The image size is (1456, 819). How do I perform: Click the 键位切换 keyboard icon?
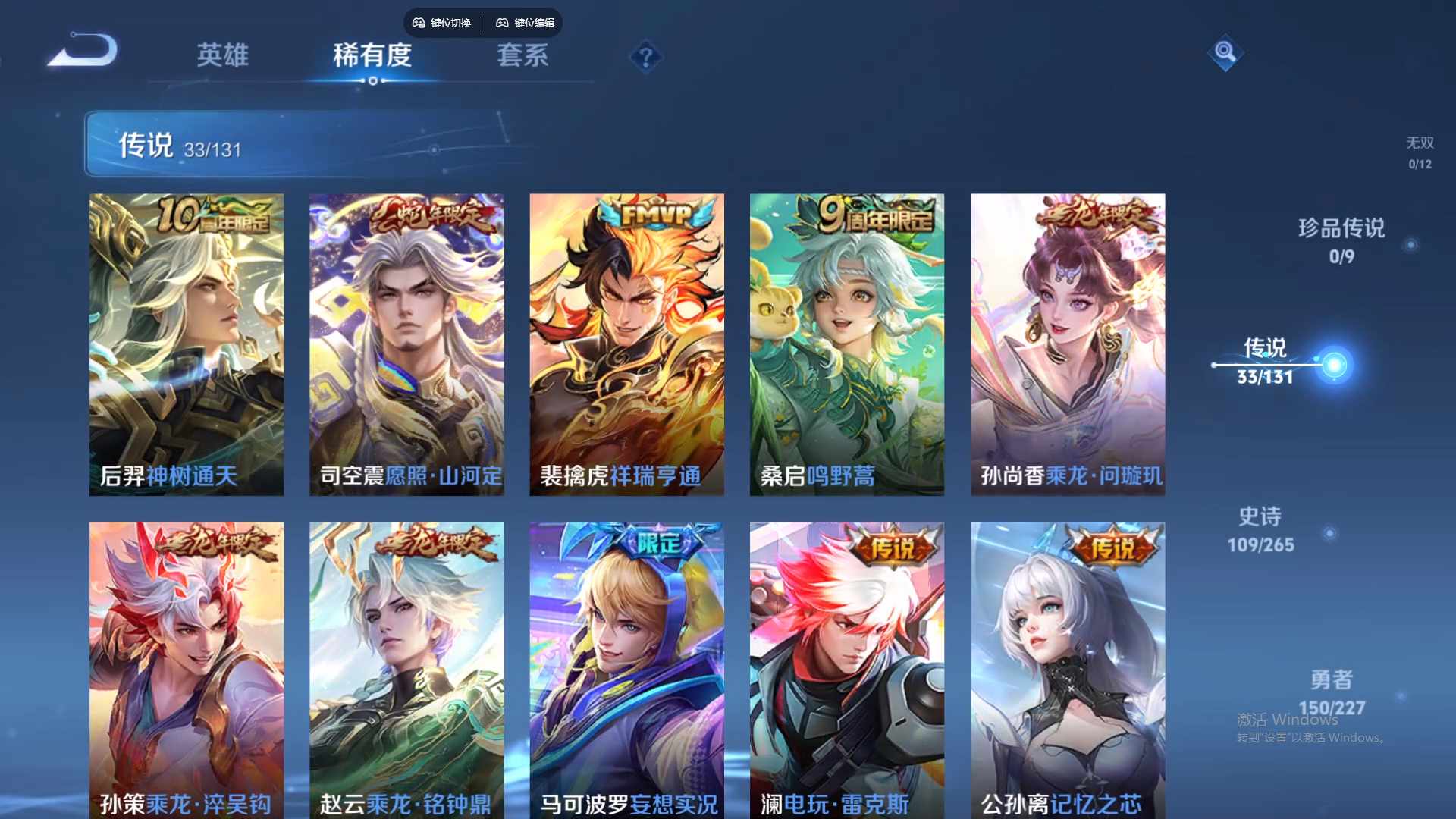441,23
